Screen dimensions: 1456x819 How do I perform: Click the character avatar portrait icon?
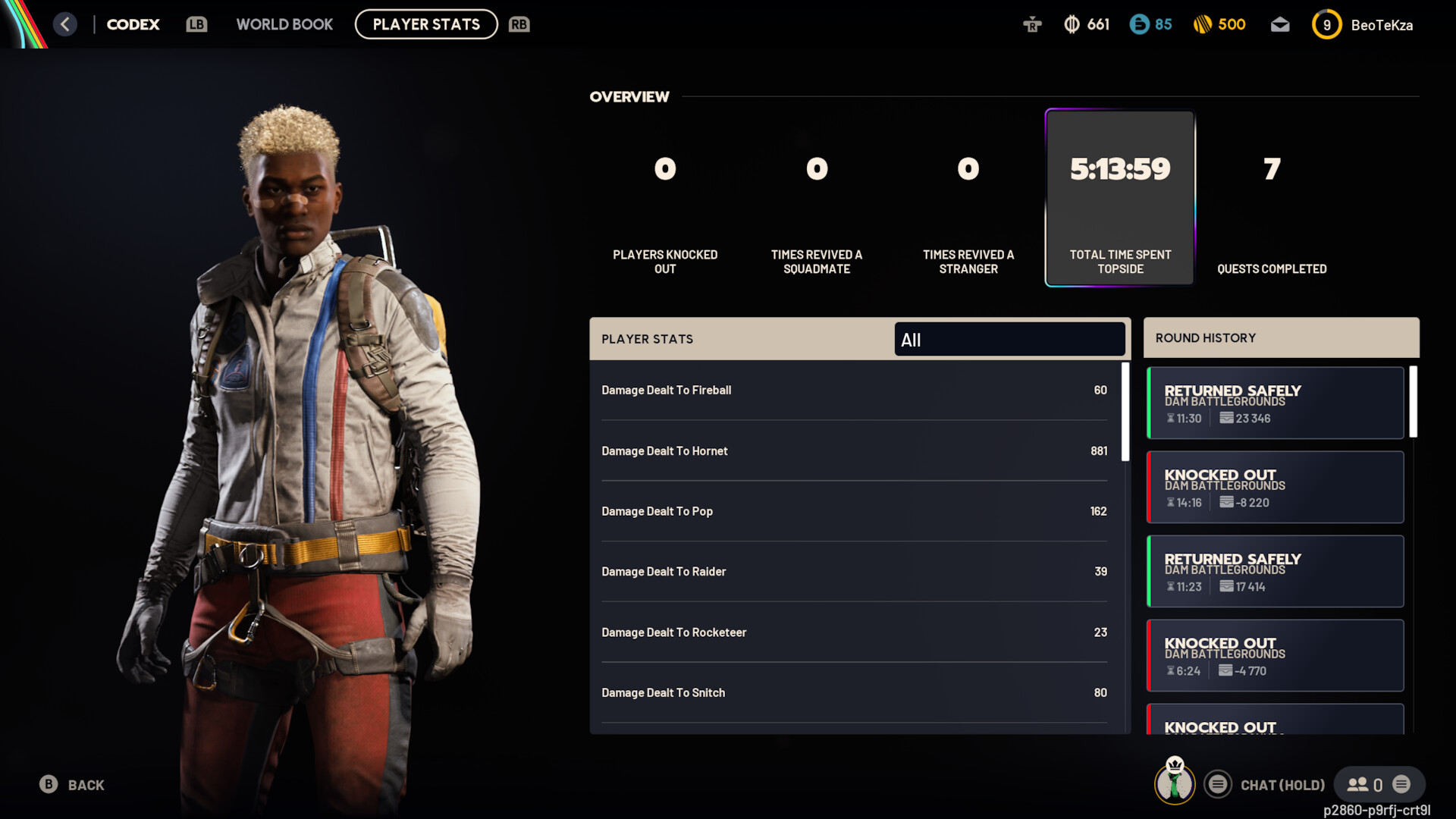tap(1175, 782)
